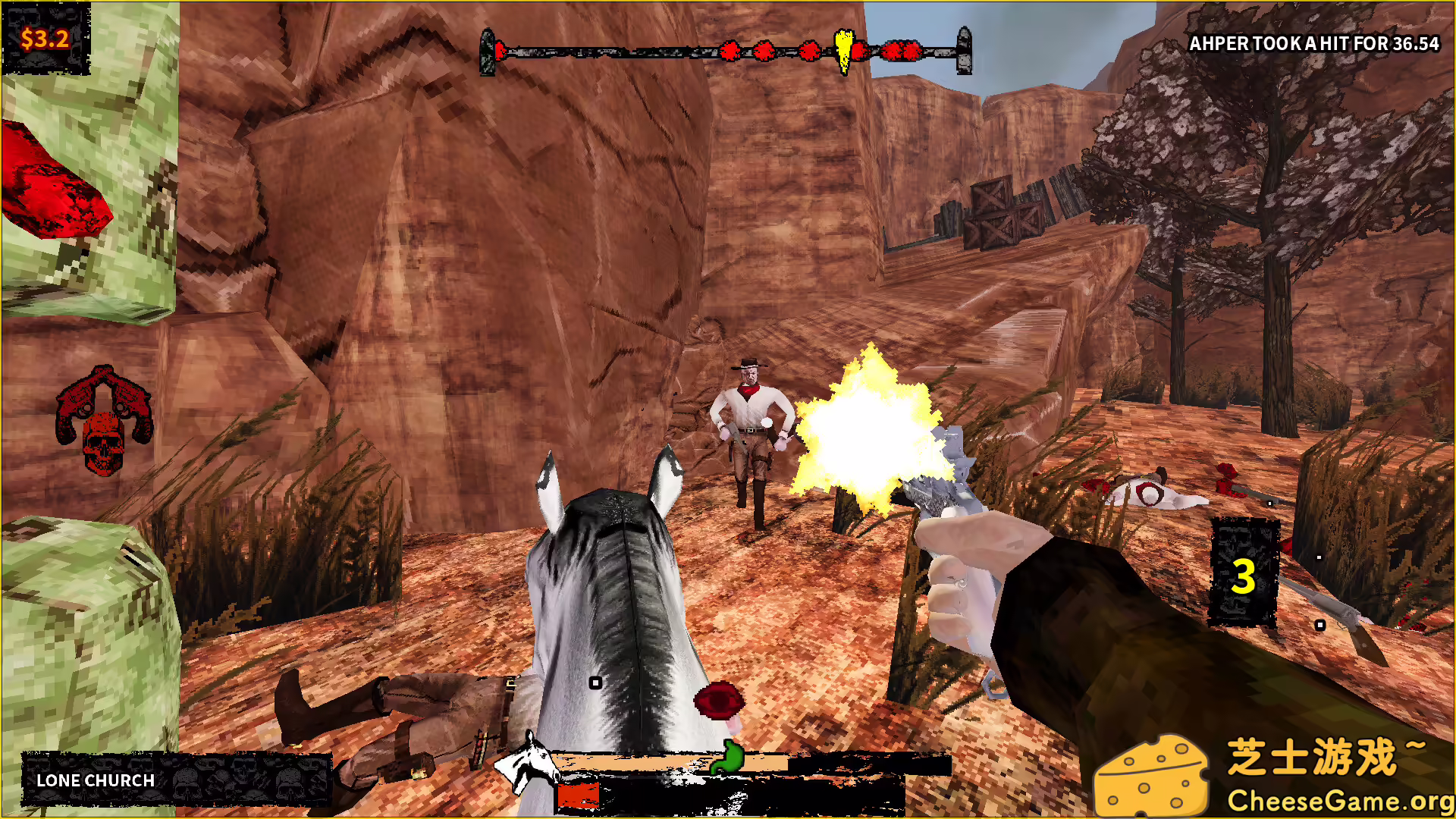Click the yellow marker on the top progress track
The image size is (1456, 819).
(843, 49)
